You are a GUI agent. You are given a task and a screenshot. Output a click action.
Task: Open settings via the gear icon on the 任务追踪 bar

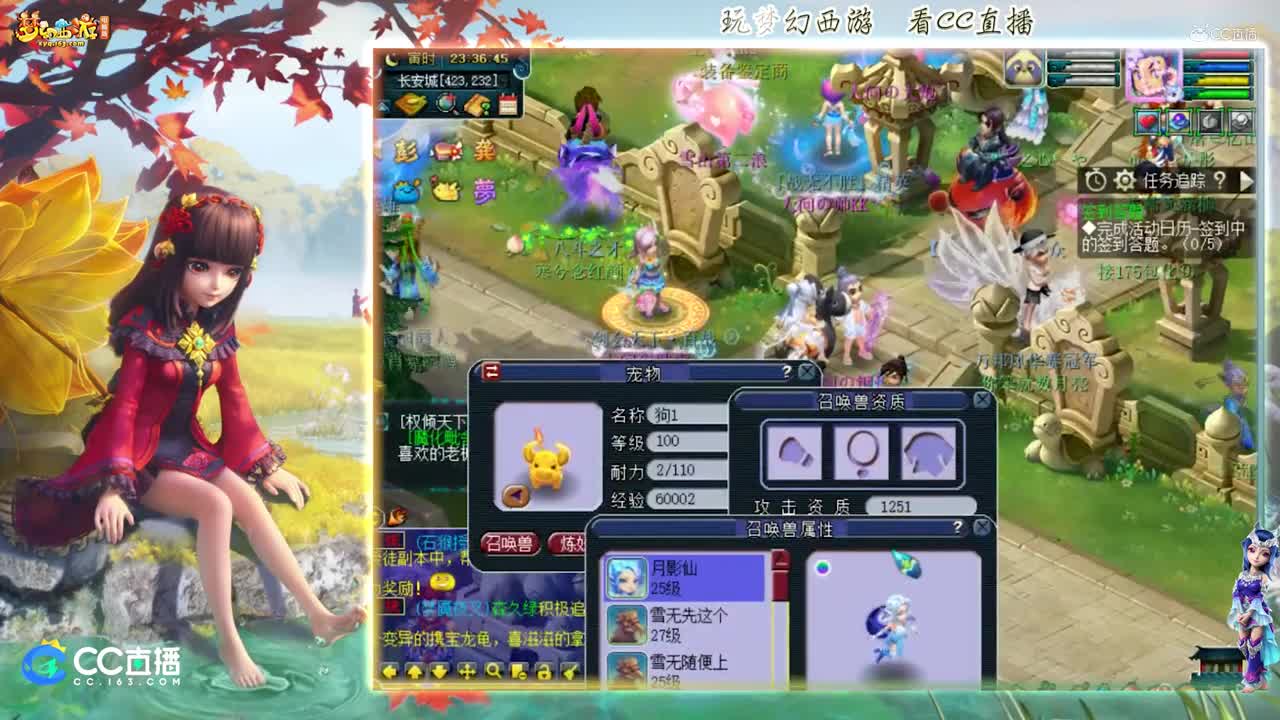[1124, 180]
